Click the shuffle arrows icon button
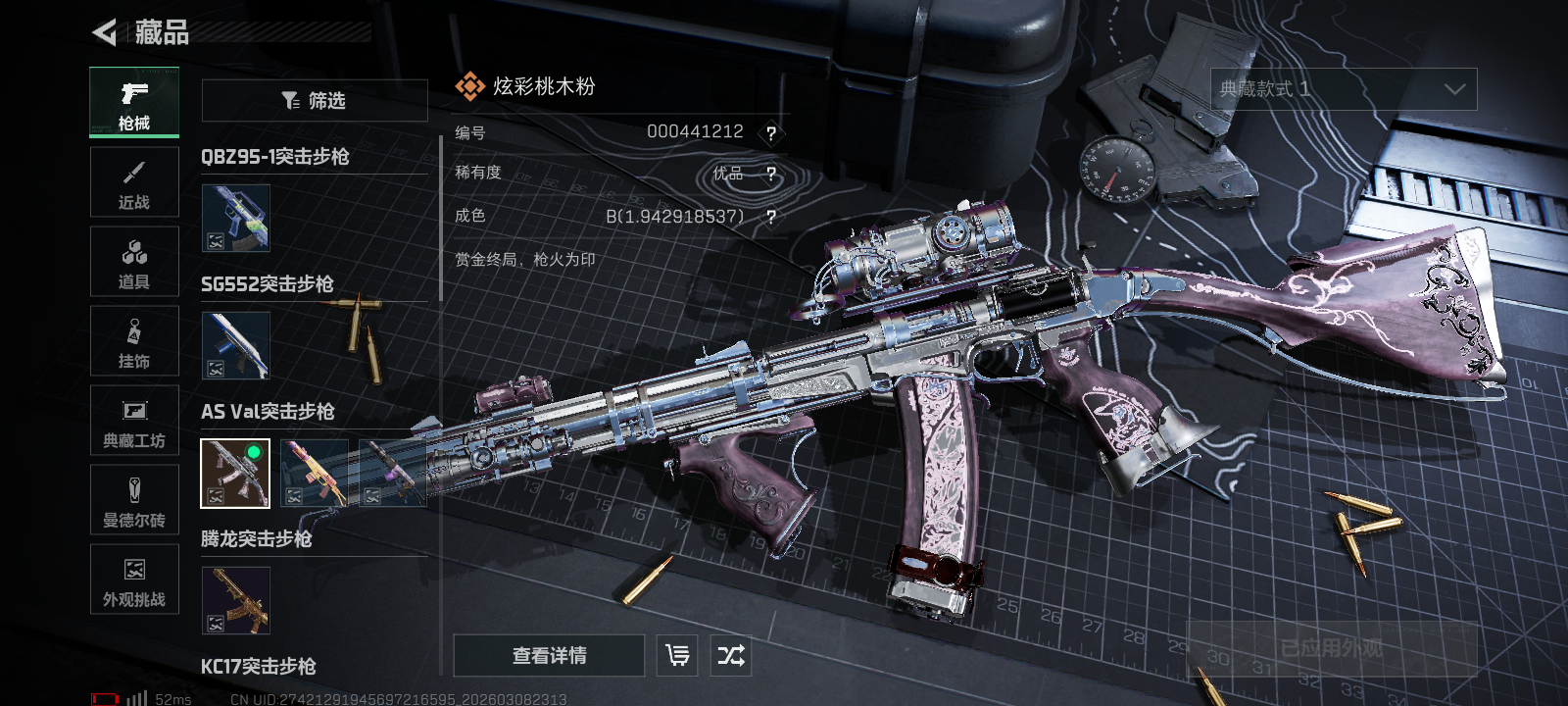Viewport: 1568px width, 706px height. pyautogui.click(x=731, y=655)
